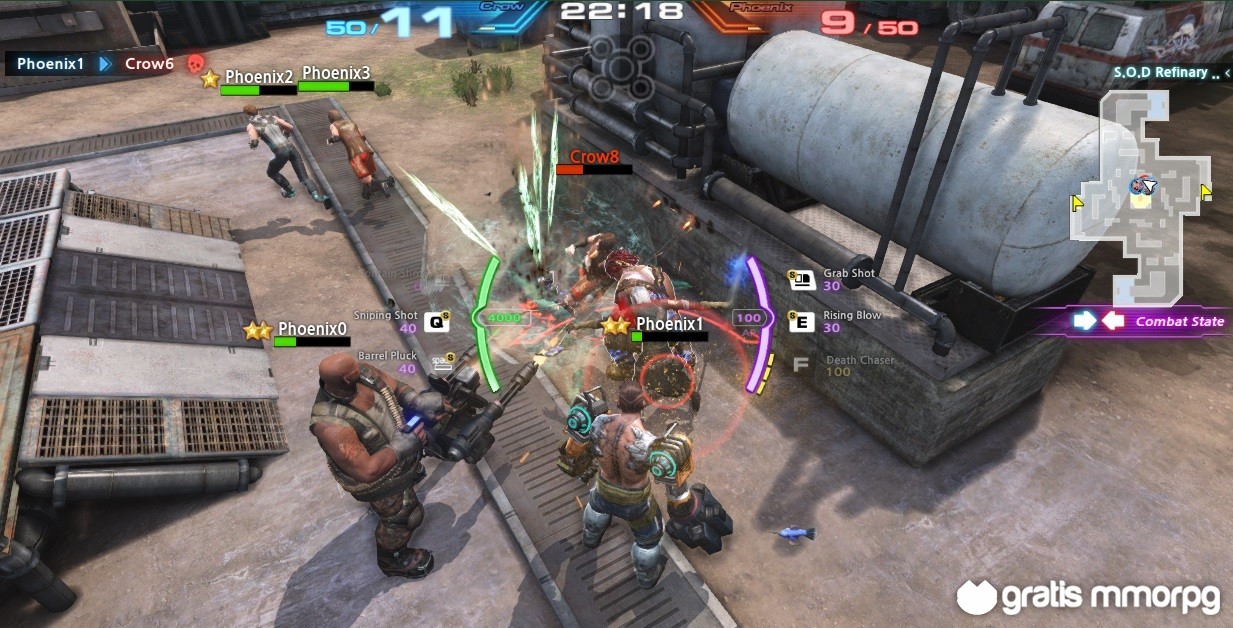1233x628 pixels.
Task: Trigger the Grab Shot skill
Action: tap(800, 280)
